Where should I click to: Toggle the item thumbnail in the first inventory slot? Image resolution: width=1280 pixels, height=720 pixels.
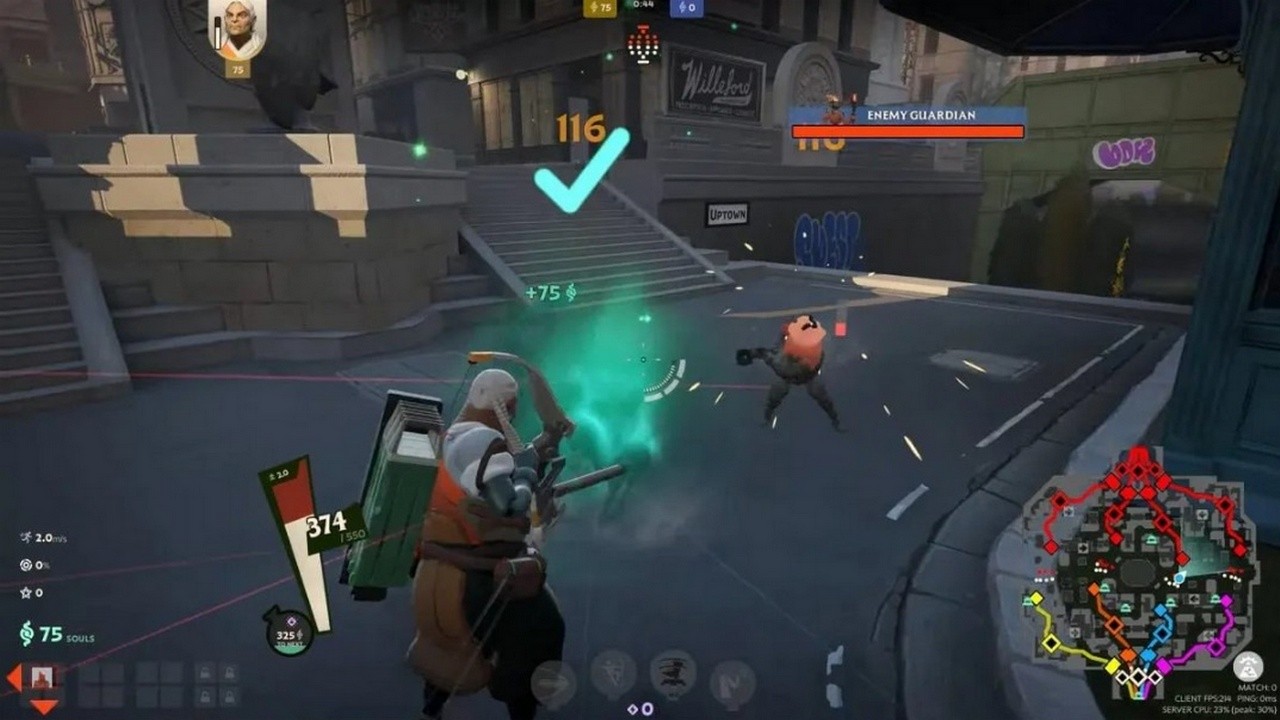tap(42, 676)
